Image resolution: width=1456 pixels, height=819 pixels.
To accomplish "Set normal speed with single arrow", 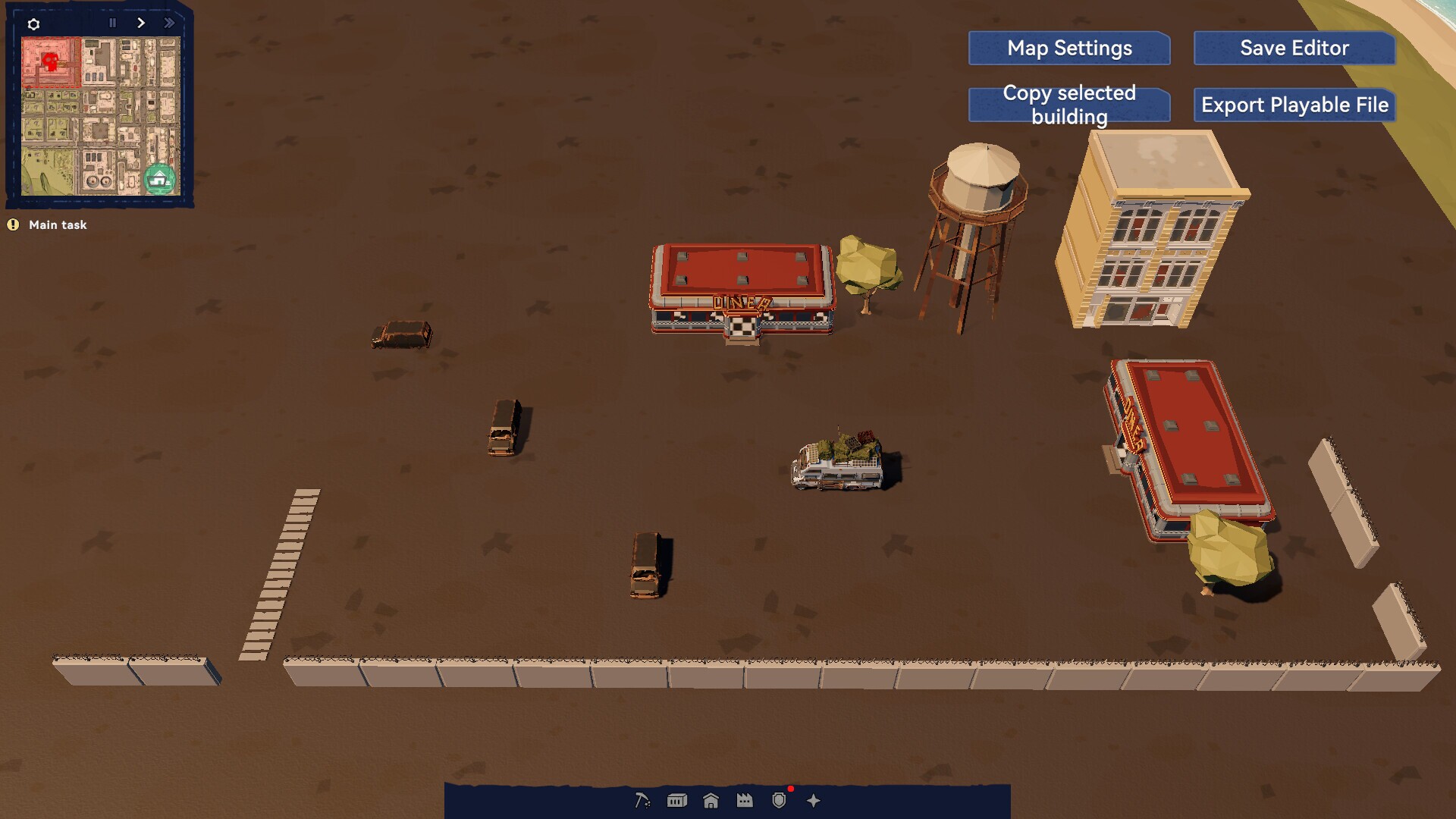I will click(x=141, y=23).
